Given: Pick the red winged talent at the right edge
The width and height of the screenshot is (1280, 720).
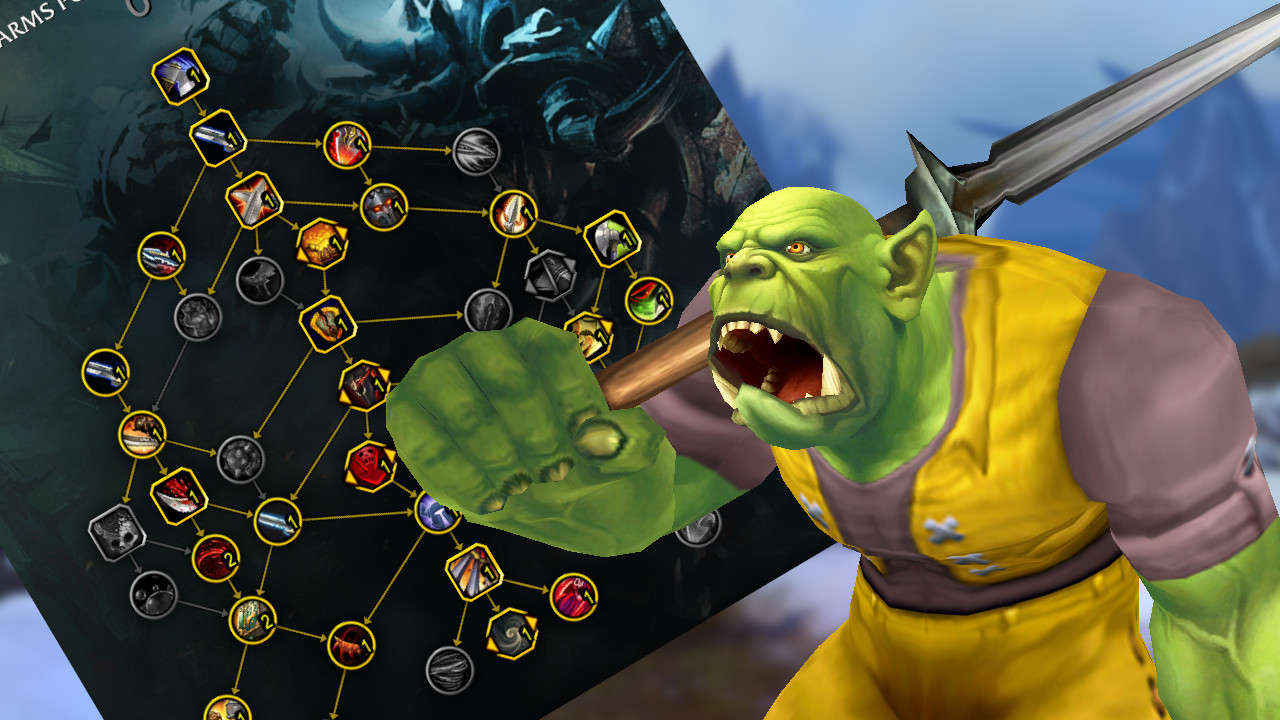Looking at the screenshot, I should 647,299.
